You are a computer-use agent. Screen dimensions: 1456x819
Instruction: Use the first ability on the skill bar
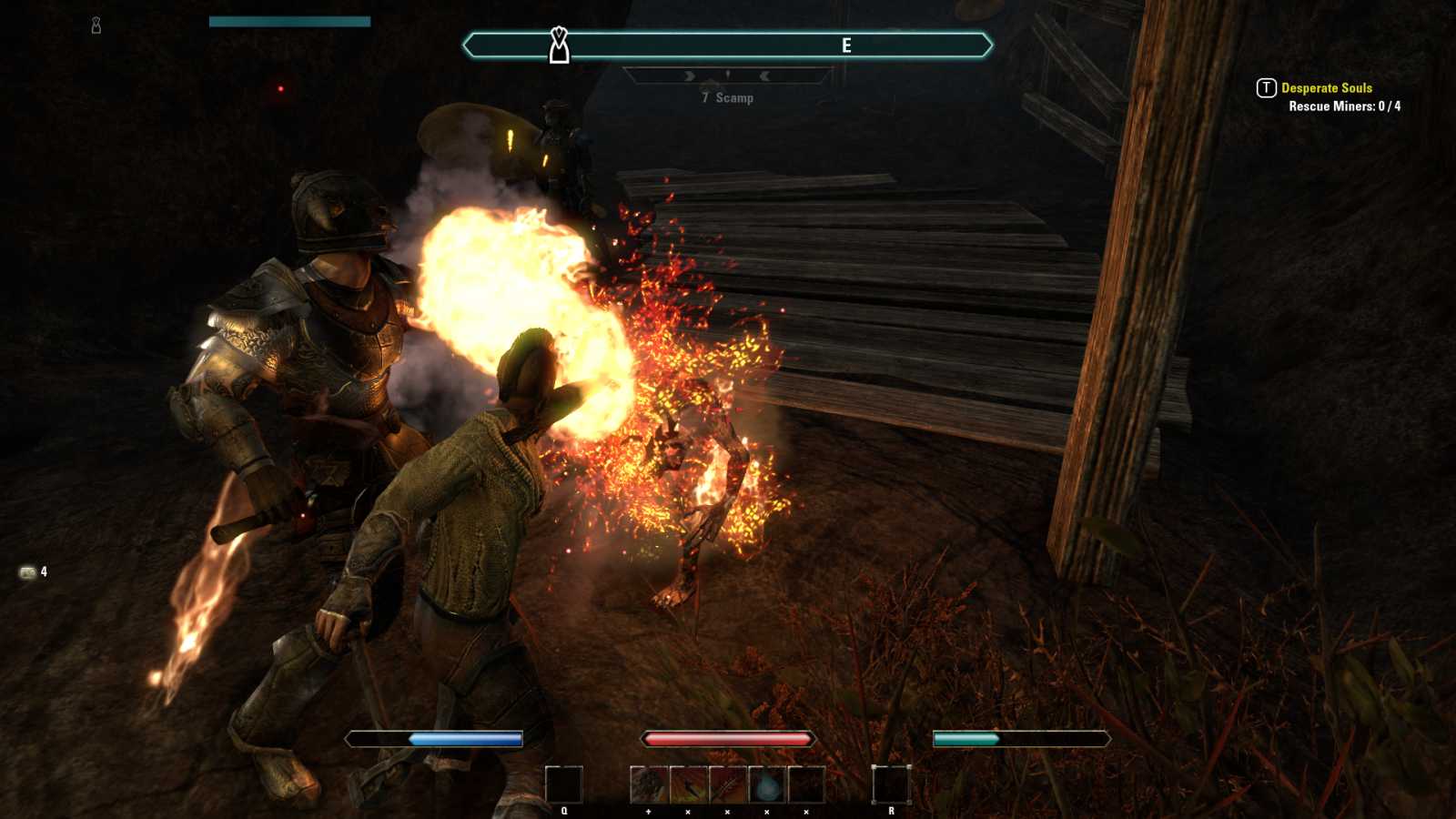tap(649, 784)
